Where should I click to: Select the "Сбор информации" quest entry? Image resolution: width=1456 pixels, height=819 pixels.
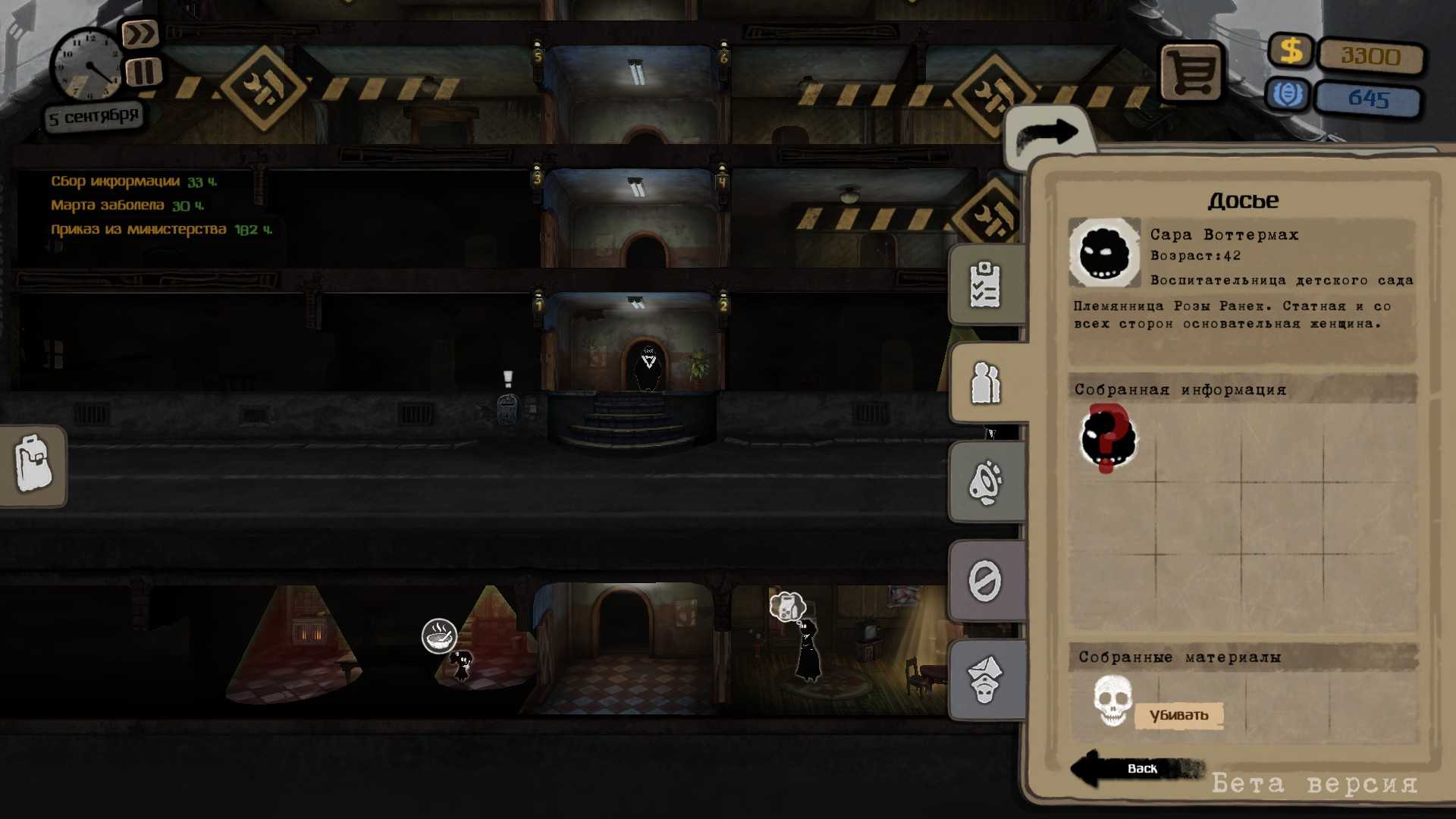[115, 182]
